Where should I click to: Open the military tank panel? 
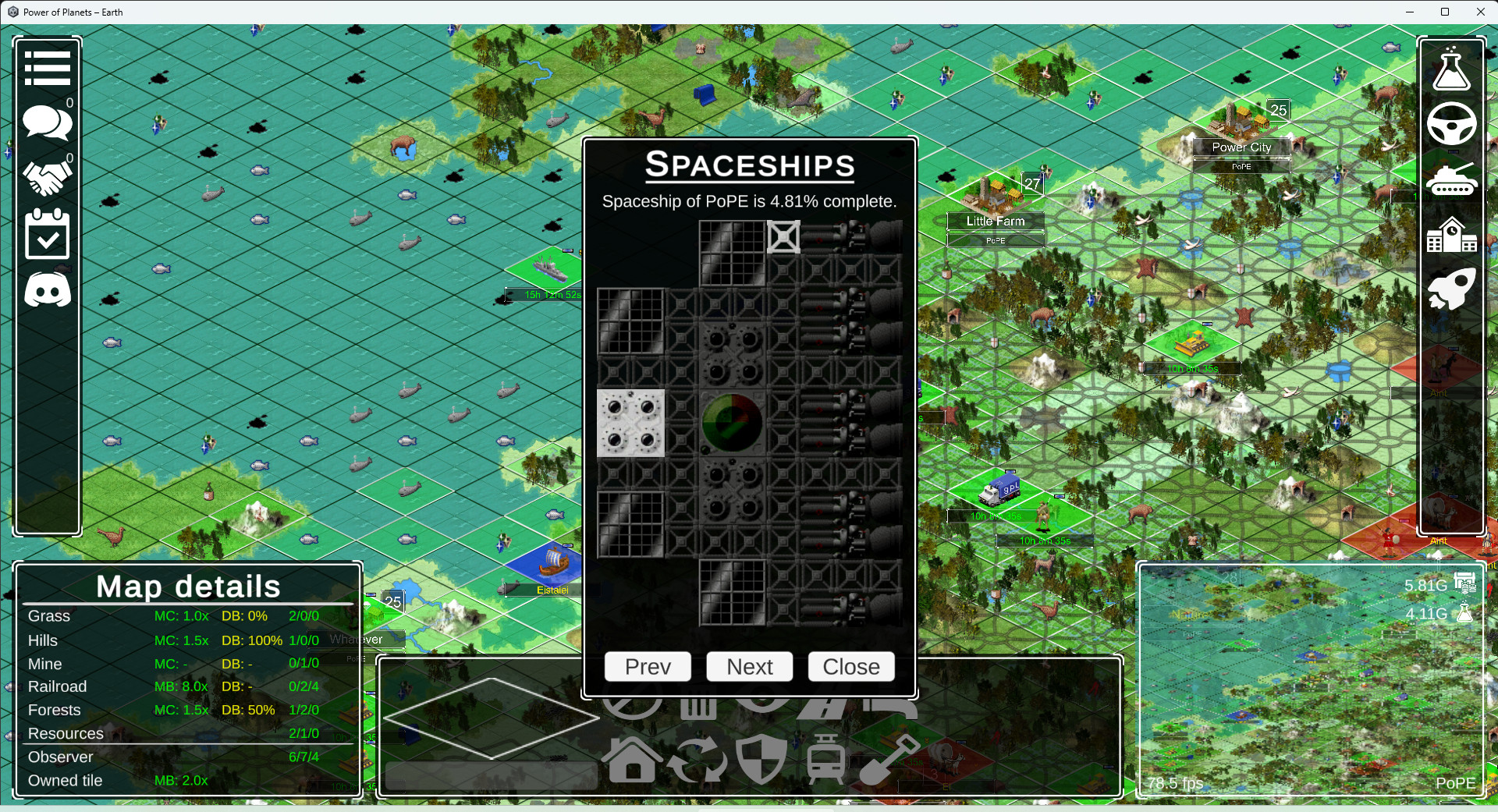pyautogui.click(x=1452, y=179)
